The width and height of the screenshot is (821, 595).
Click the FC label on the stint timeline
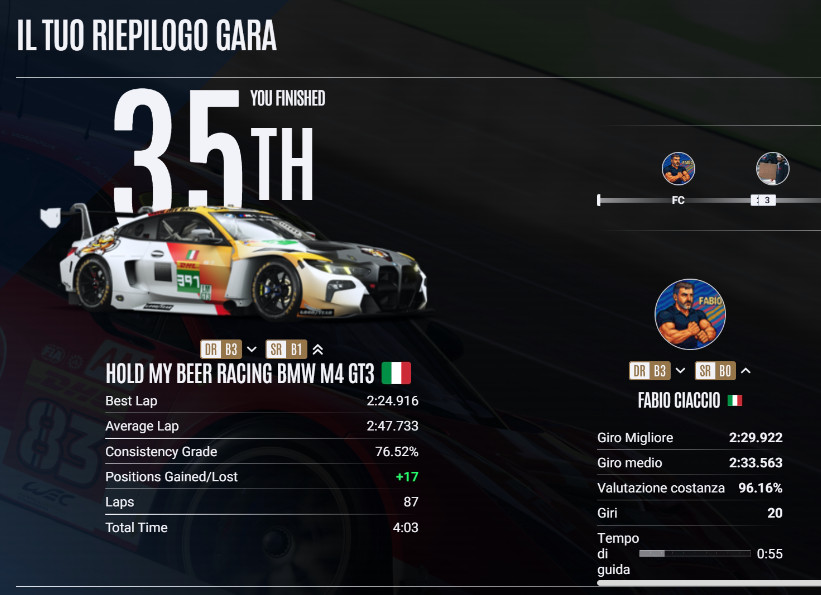[x=678, y=200]
